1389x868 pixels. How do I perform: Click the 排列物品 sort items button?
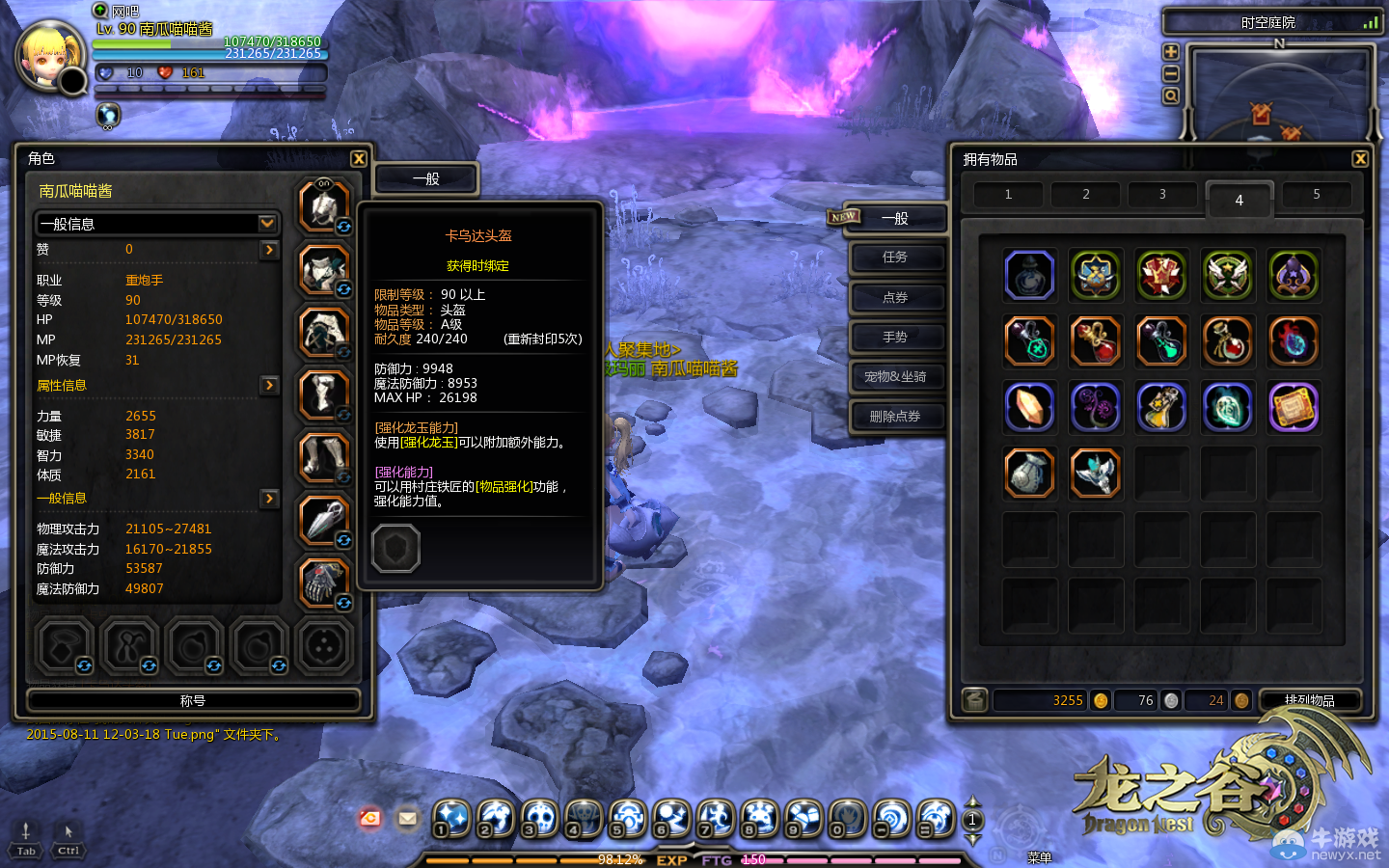(1309, 701)
